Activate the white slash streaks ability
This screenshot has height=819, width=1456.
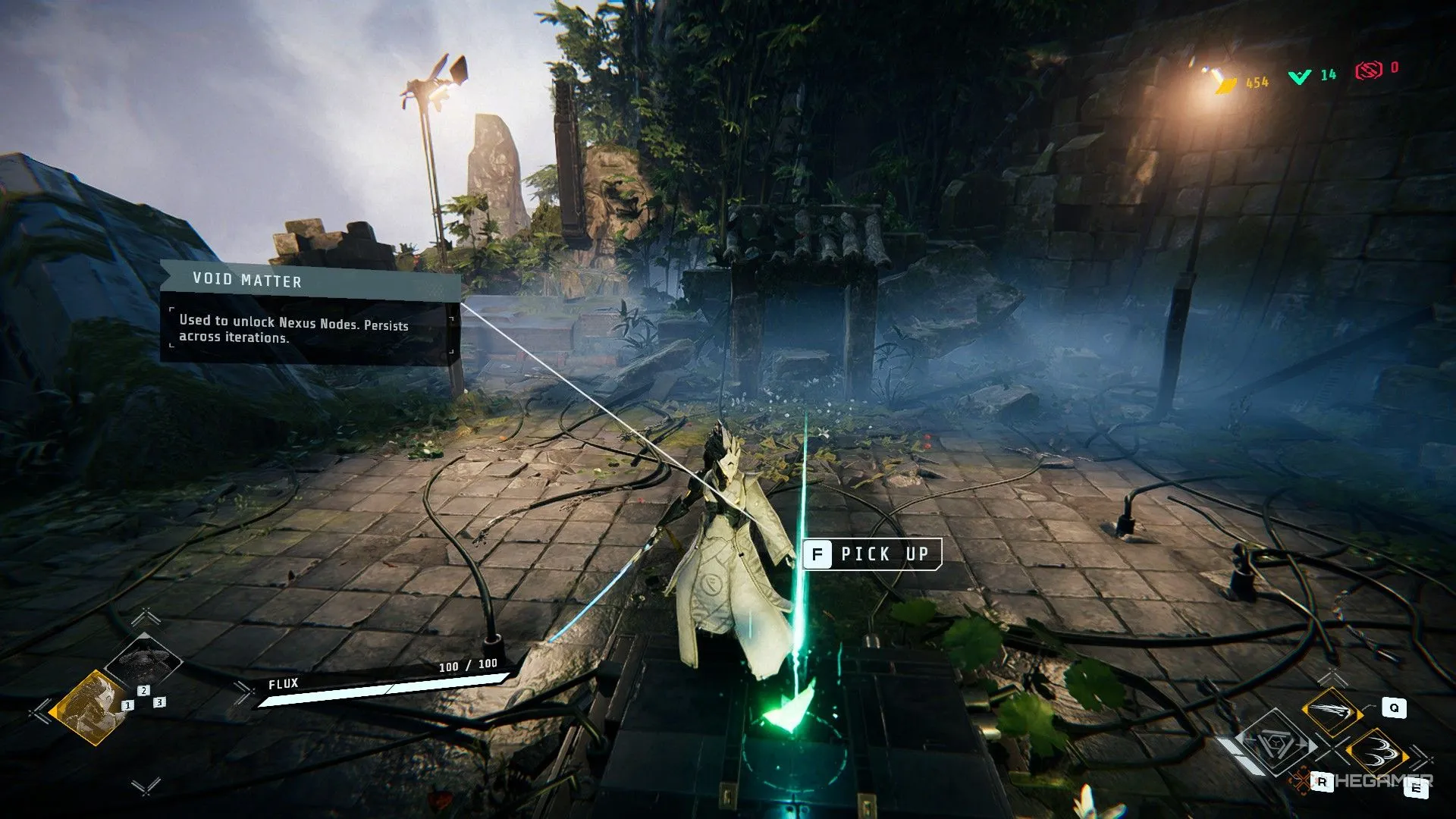tap(1332, 711)
